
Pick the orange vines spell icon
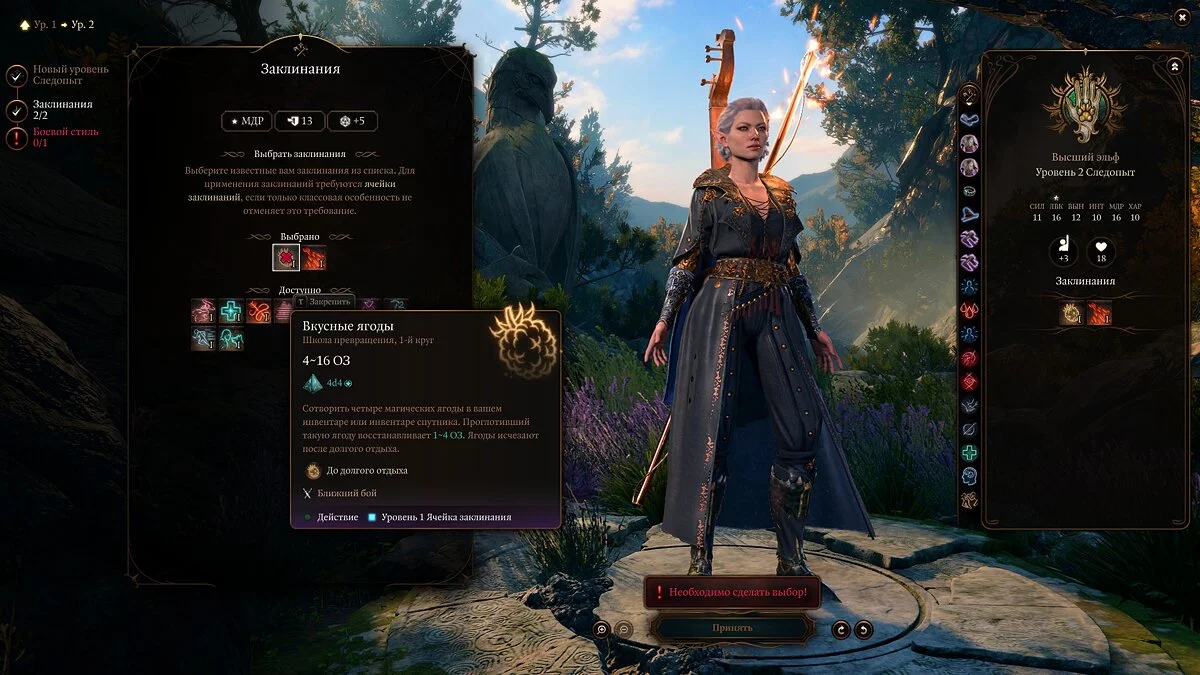[x=259, y=311]
